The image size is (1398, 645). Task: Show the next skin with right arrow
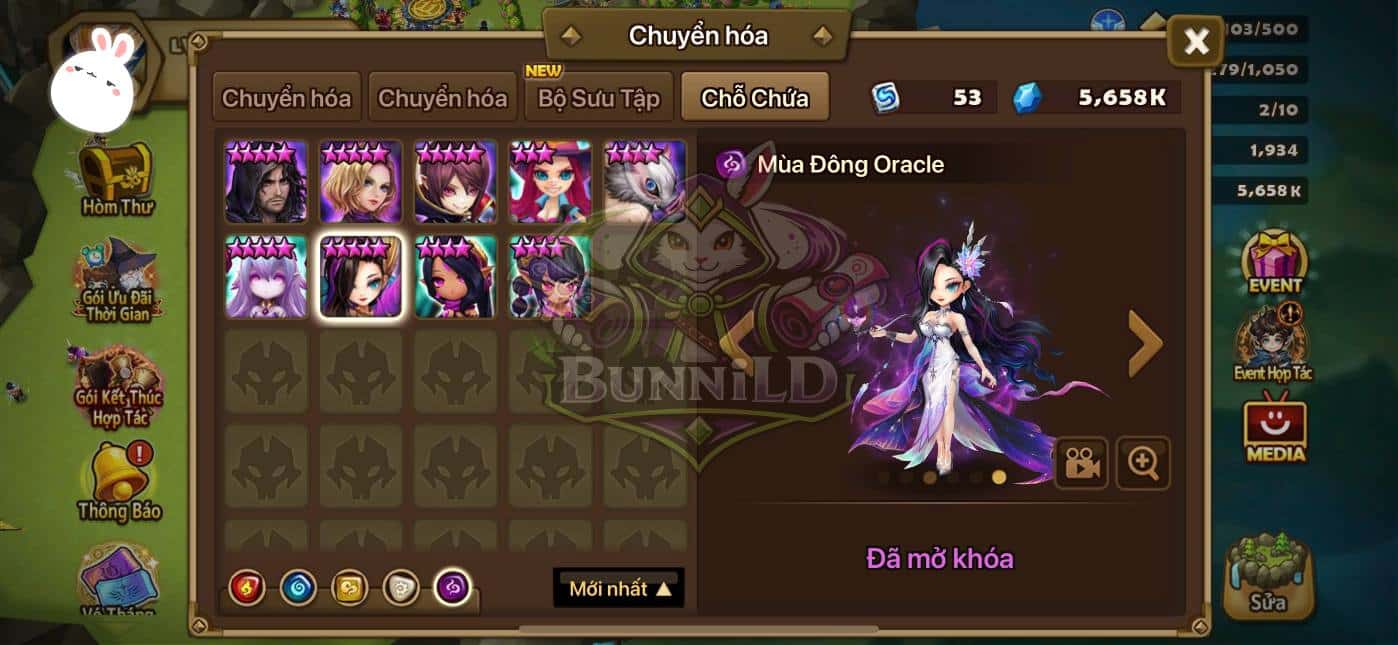click(1144, 343)
